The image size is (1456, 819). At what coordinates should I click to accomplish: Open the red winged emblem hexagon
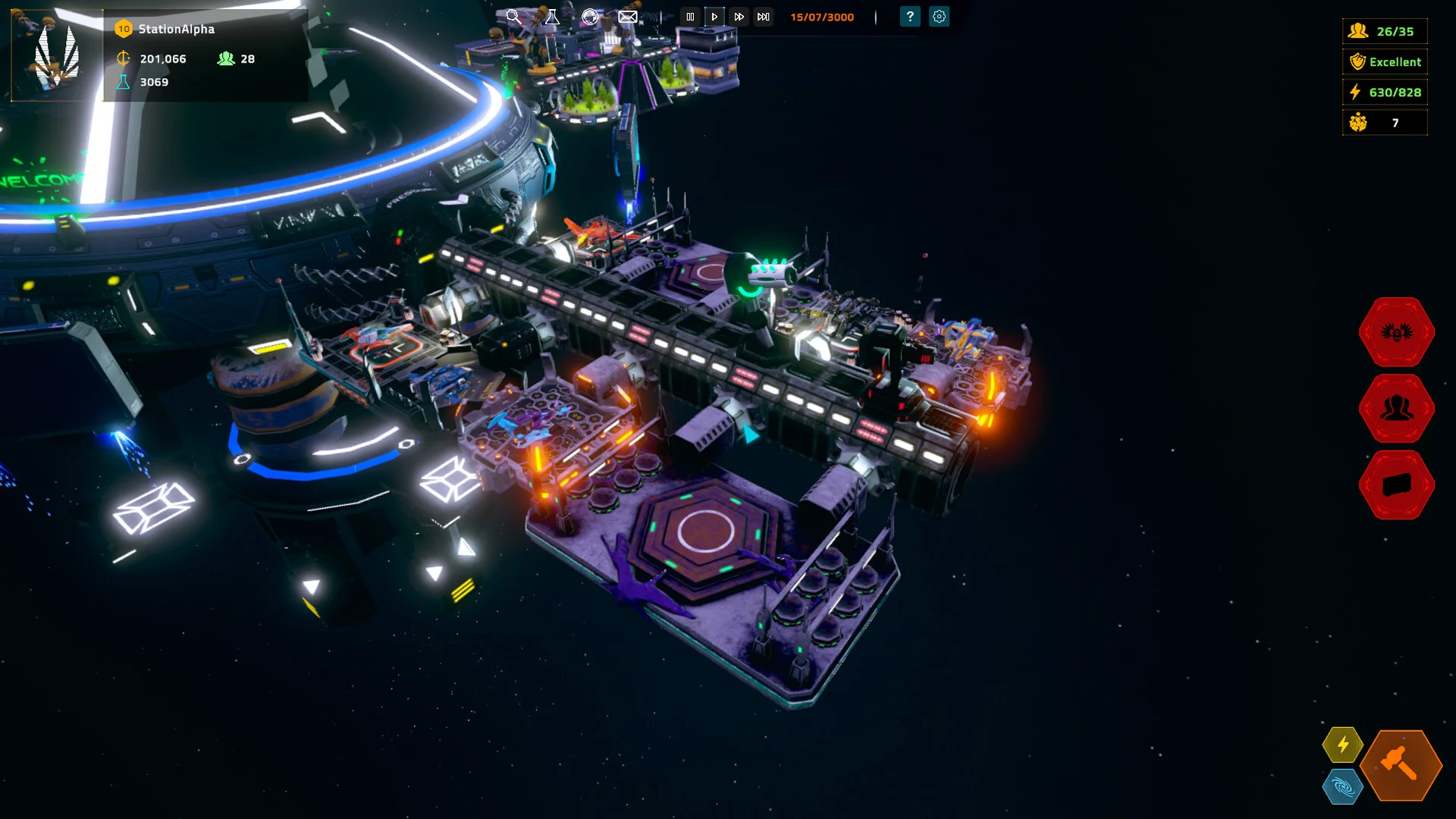pyautogui.click(x=1396, y=332)
